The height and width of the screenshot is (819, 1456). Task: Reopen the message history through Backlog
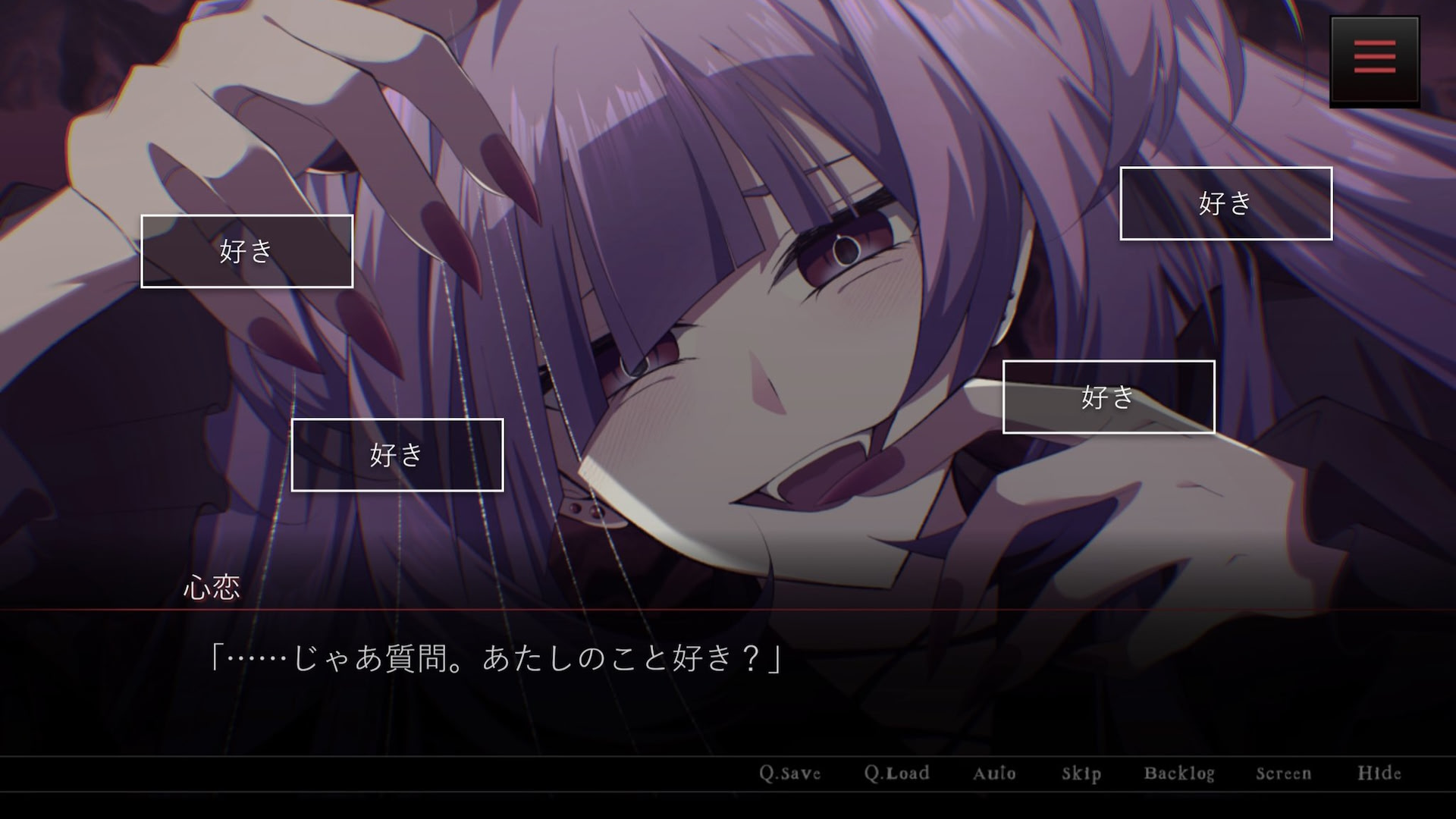(1179, 773)
